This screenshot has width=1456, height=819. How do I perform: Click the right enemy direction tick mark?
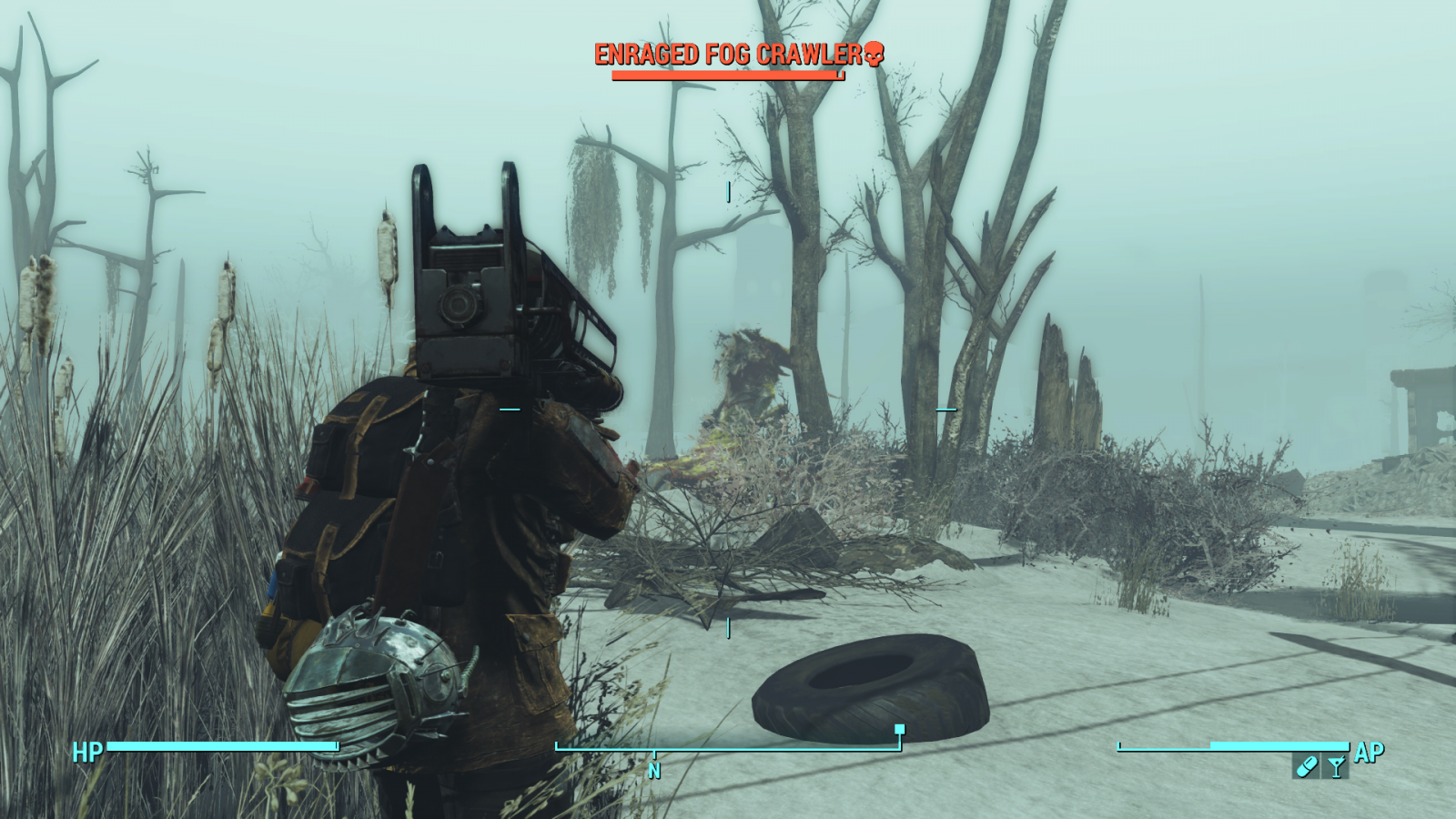pyautogui.click(x=947, y=409)
